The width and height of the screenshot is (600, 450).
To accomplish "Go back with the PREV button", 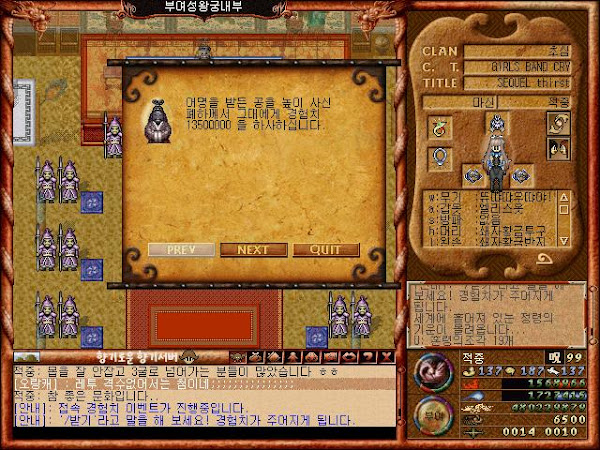I will pyautogui.click(x=181, y=250).
